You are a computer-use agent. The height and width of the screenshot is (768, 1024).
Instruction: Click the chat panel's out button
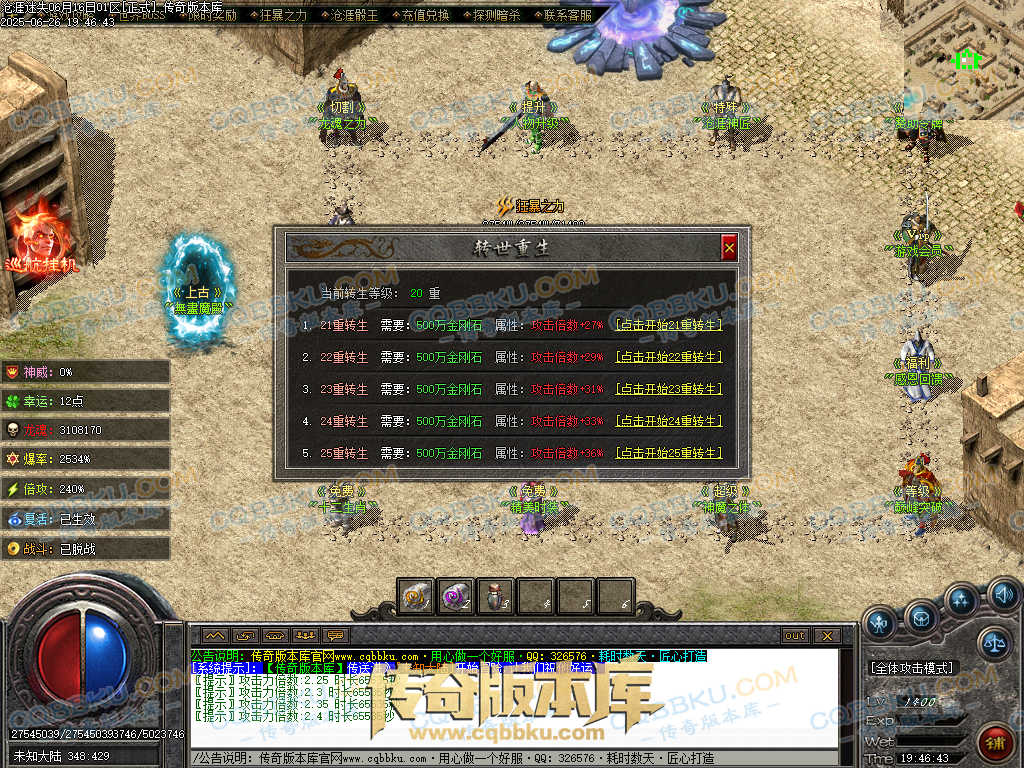[x=795, y=635]
